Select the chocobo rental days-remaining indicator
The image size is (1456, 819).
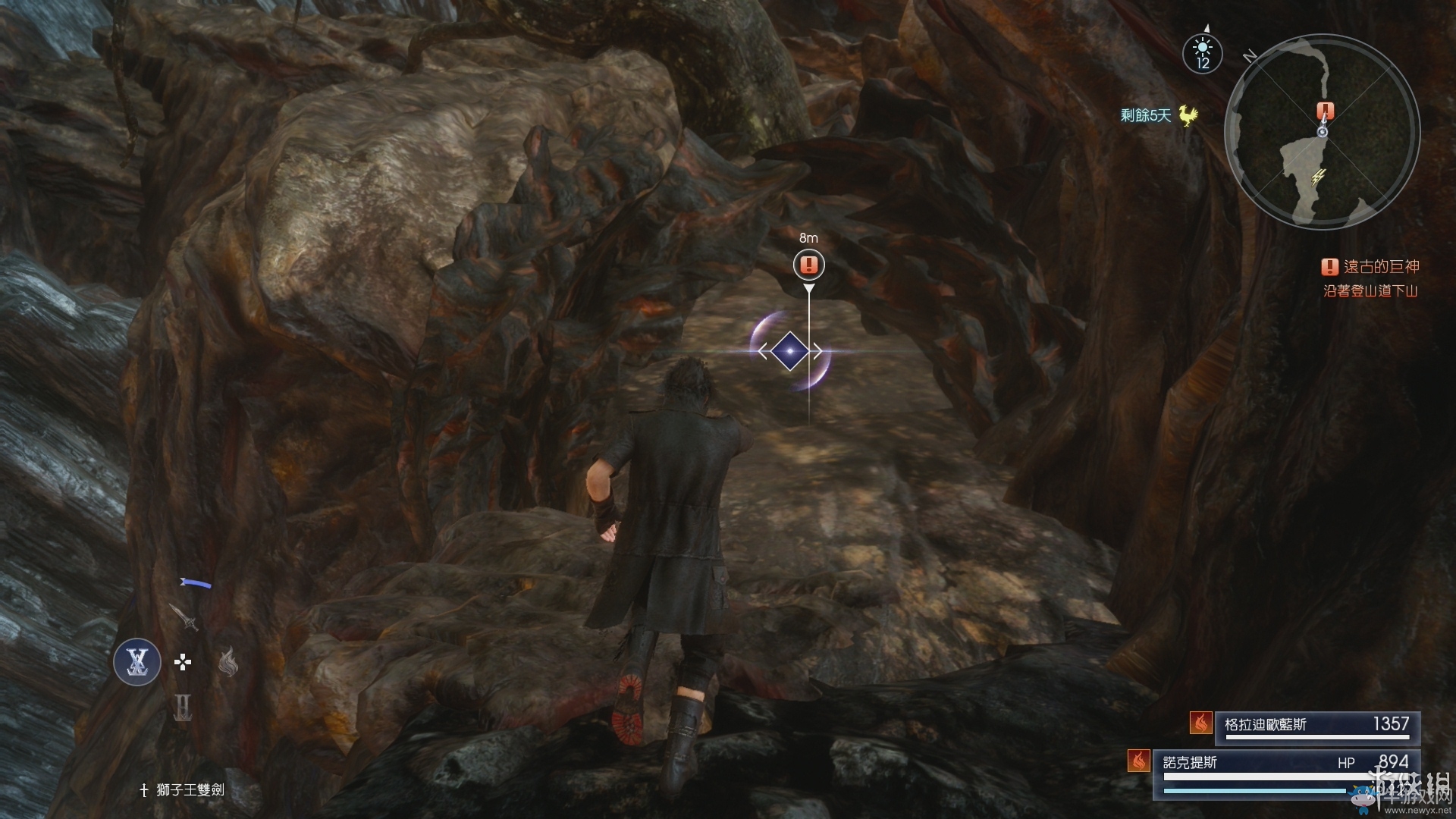click(x=1159, y=115)
